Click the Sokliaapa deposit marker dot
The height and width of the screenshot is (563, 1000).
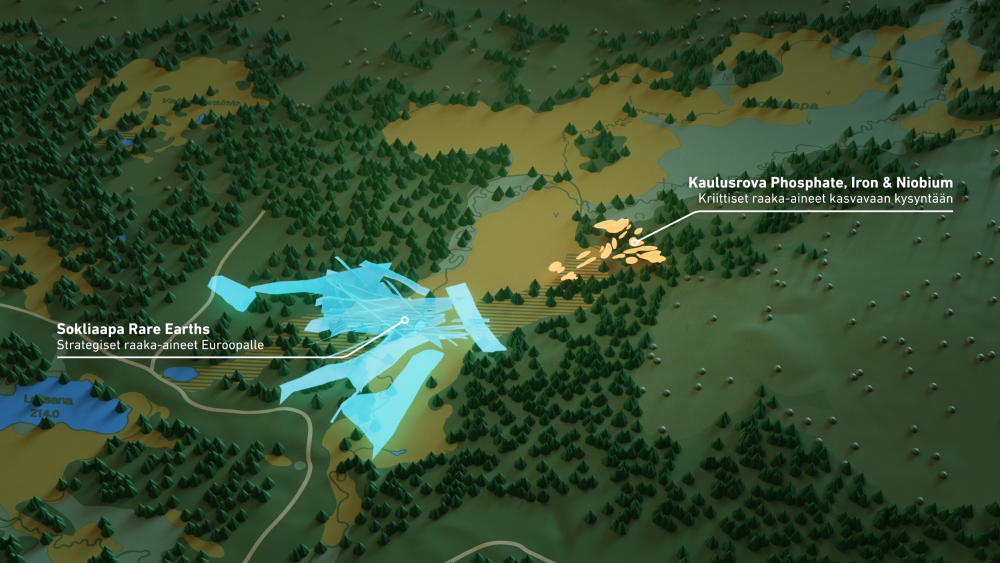click(x=404, y=321)
